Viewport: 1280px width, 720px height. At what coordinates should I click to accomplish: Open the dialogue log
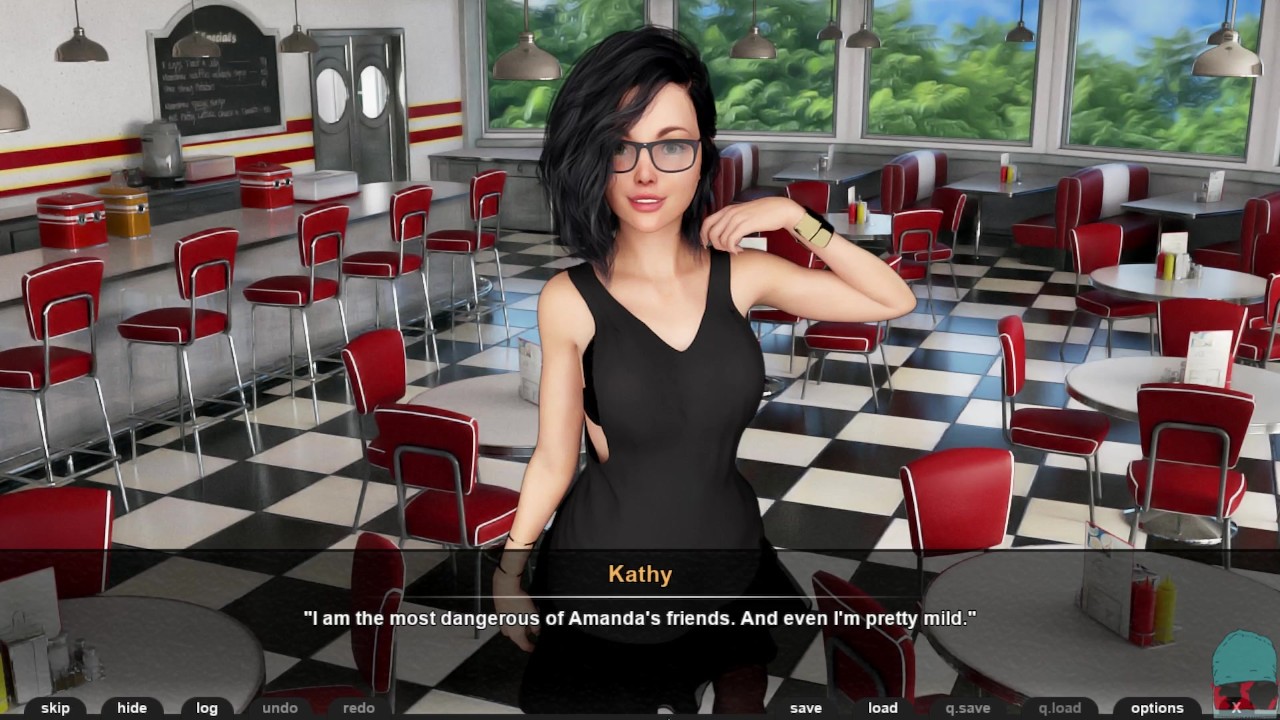[x=207, y=708]
